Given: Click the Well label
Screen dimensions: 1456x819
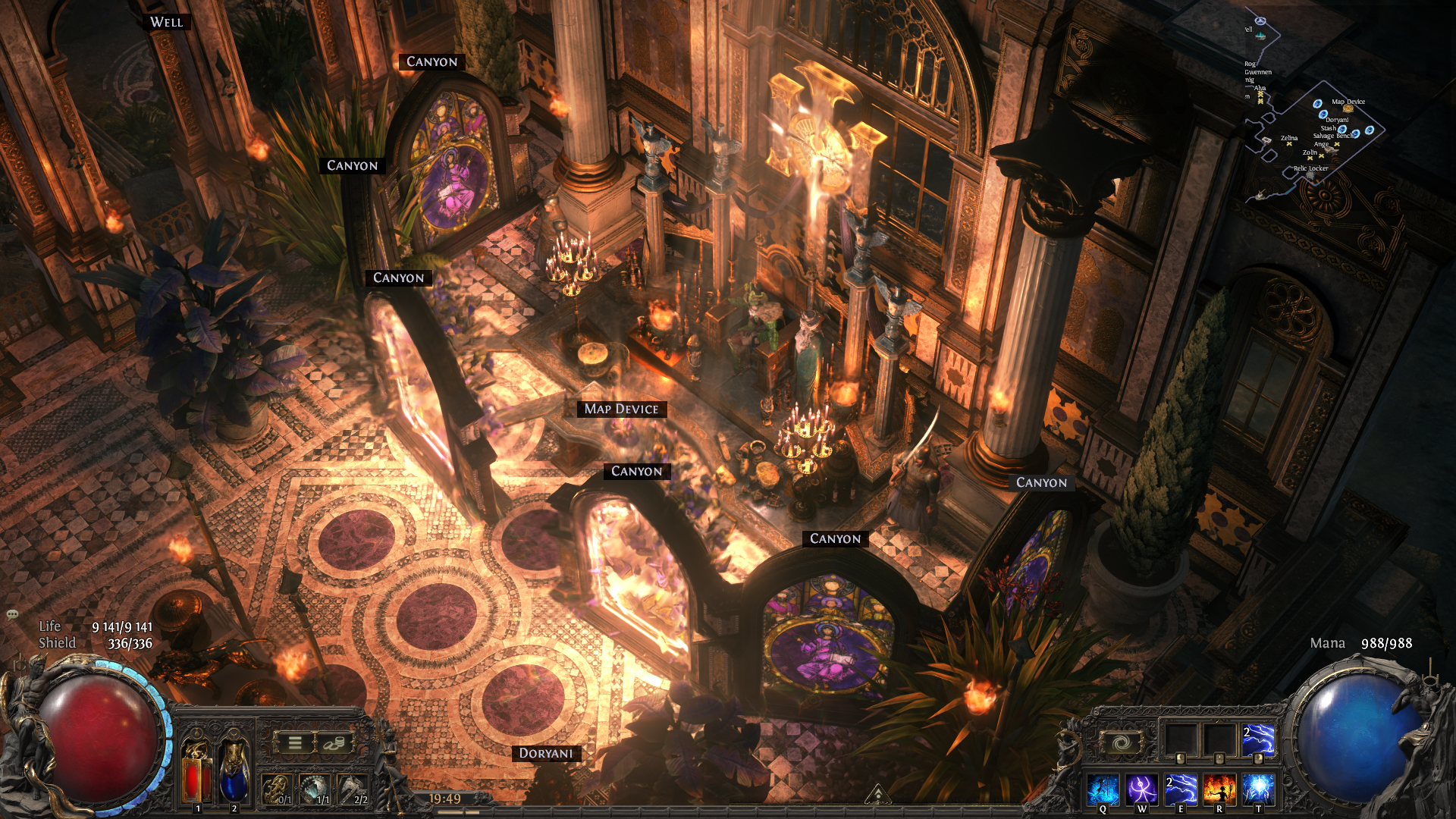Looking at the screenshot, I should [166, 22].
